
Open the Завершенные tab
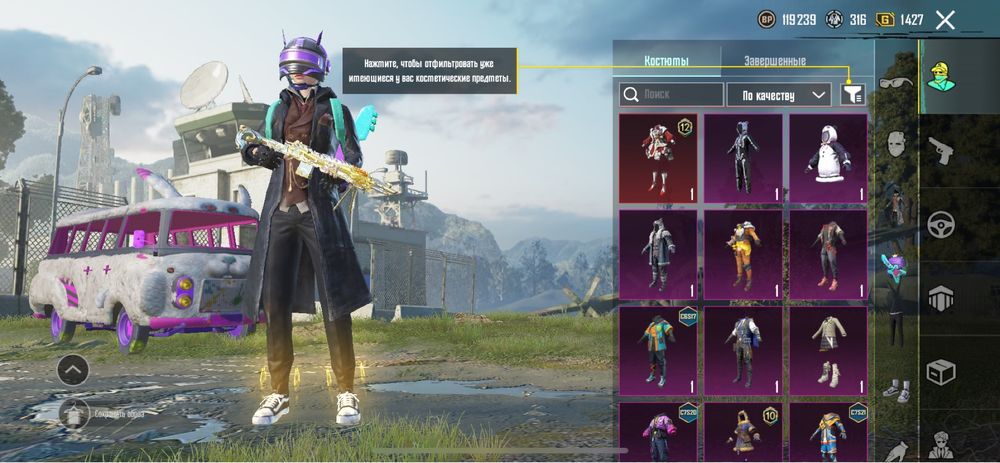pyautogui.click(x=774, y=61)
